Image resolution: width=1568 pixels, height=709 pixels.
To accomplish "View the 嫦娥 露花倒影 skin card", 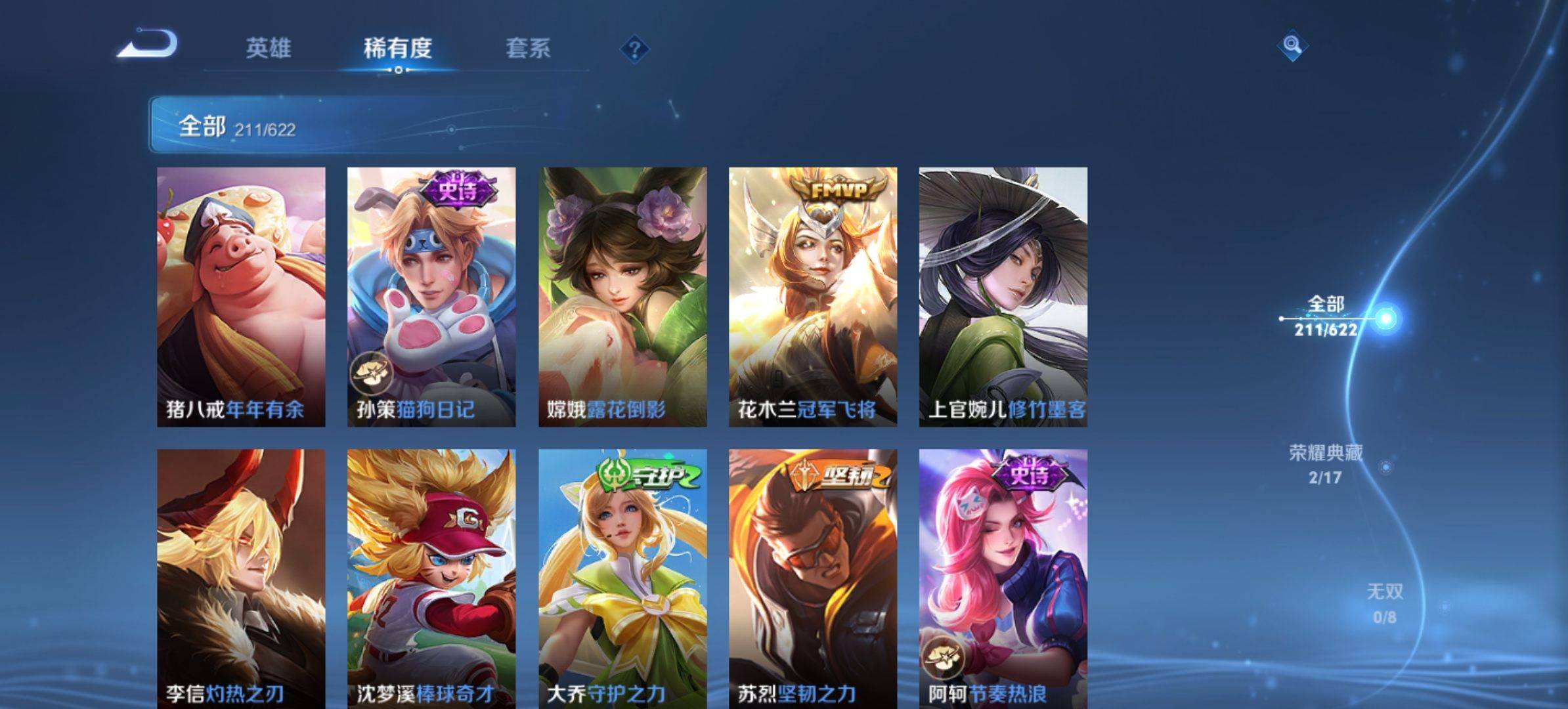I will point(622,297).
